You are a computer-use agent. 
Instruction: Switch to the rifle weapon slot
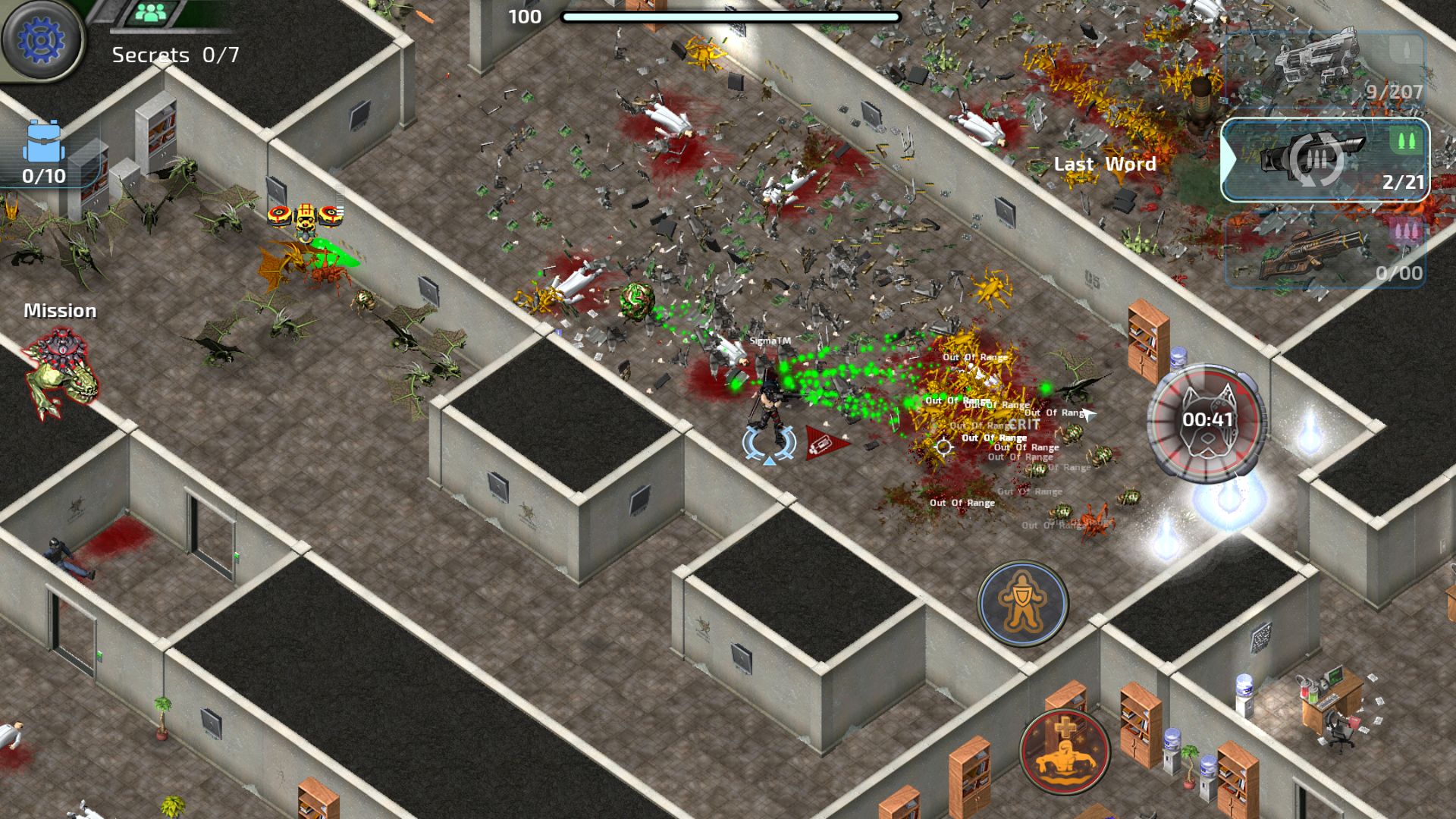pyautogui.click(x=1326, y=250)
